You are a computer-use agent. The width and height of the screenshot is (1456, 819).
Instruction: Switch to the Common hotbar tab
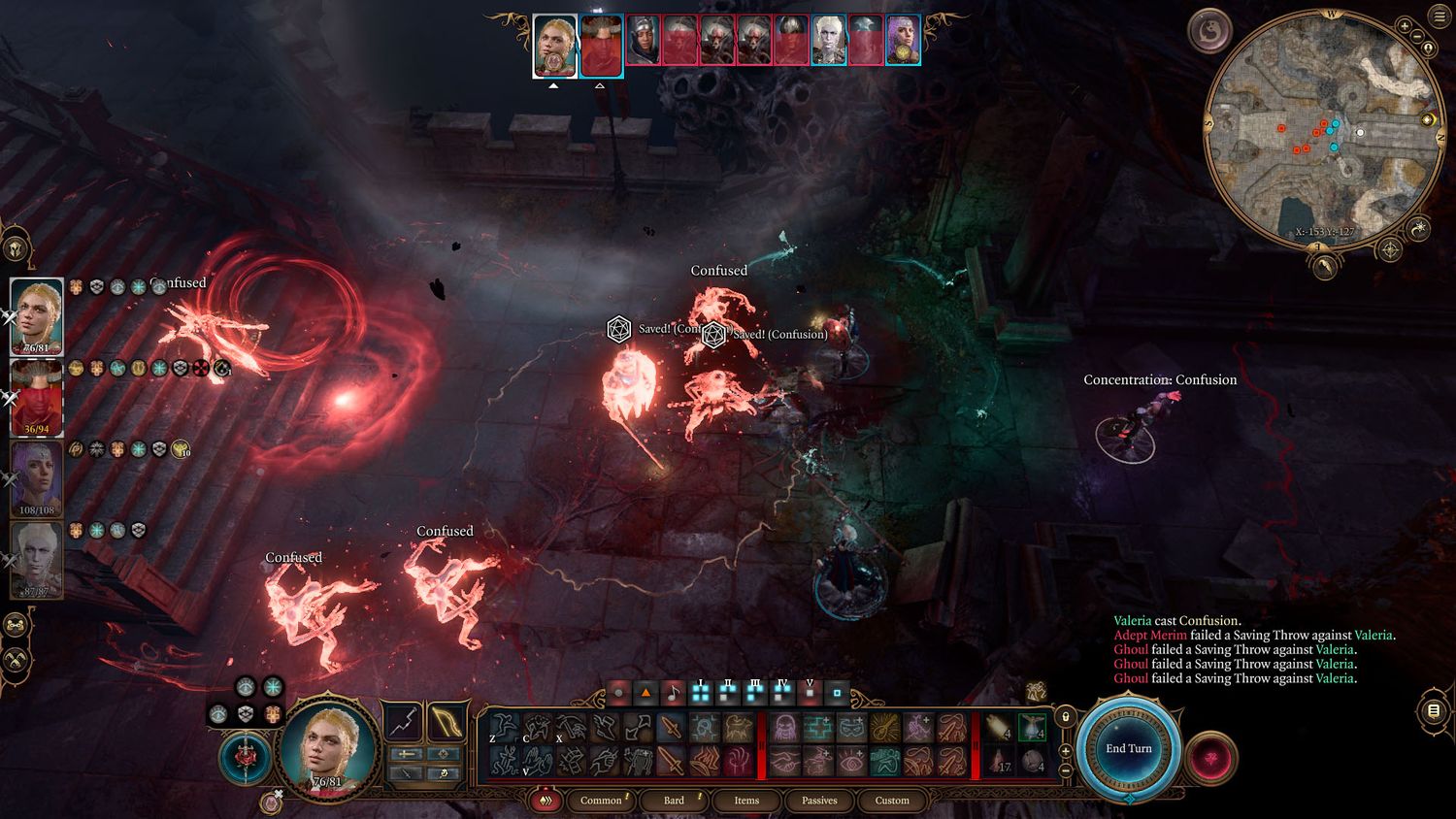(601, 801)
